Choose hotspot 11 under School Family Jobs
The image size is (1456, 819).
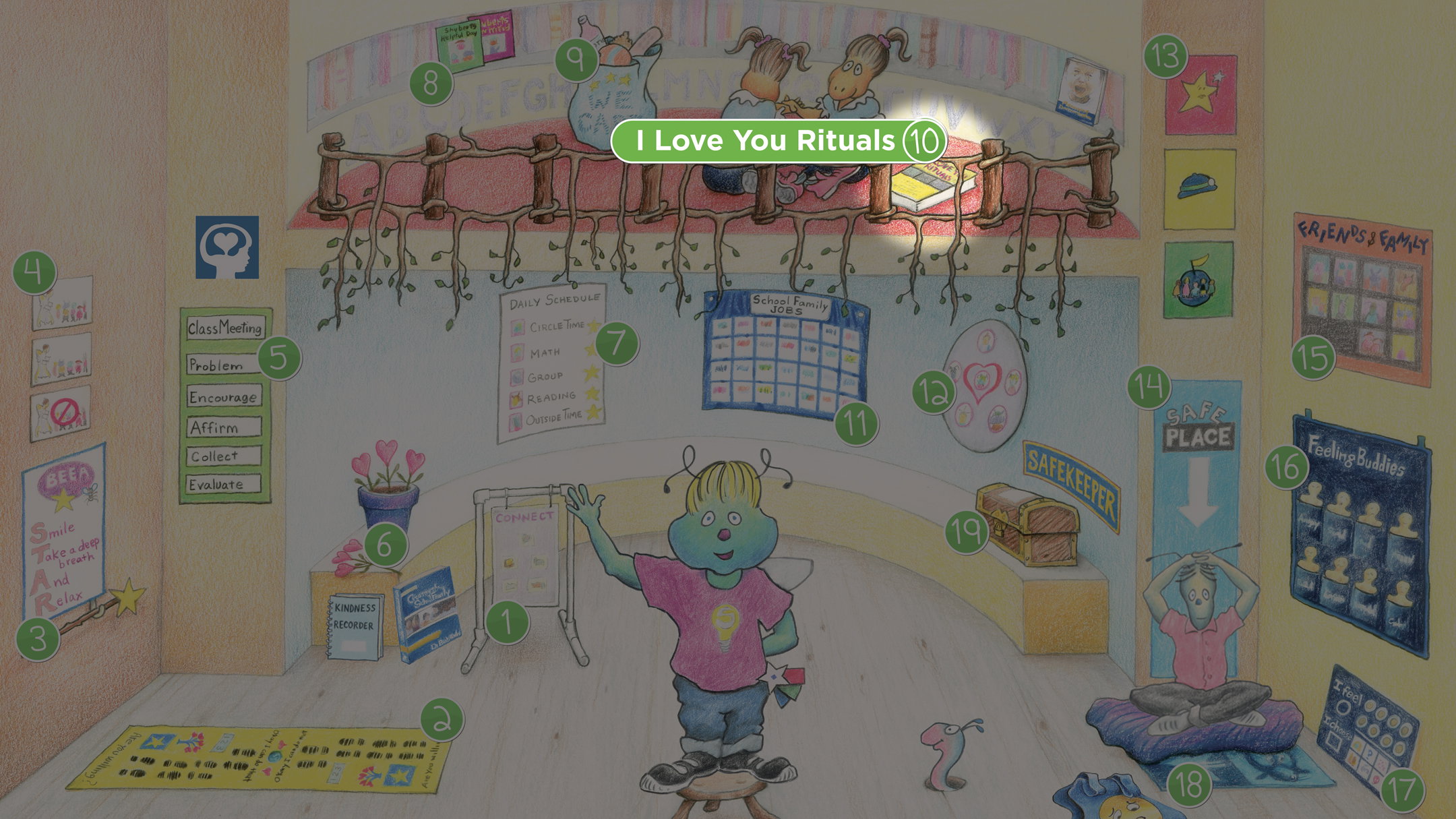855,423
